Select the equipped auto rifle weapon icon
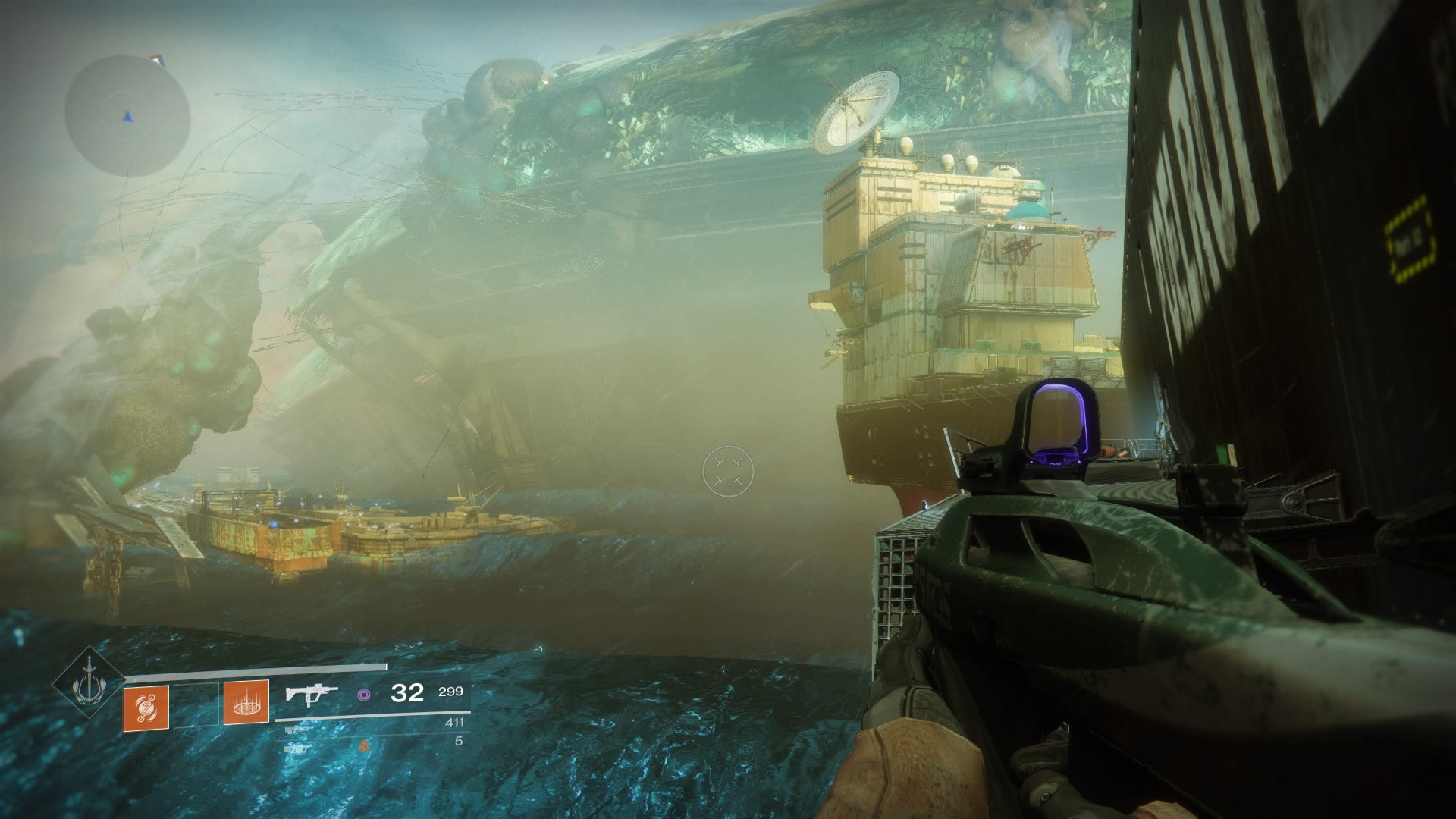Screen dimensions: 1456x819 (x=311, y=694)
